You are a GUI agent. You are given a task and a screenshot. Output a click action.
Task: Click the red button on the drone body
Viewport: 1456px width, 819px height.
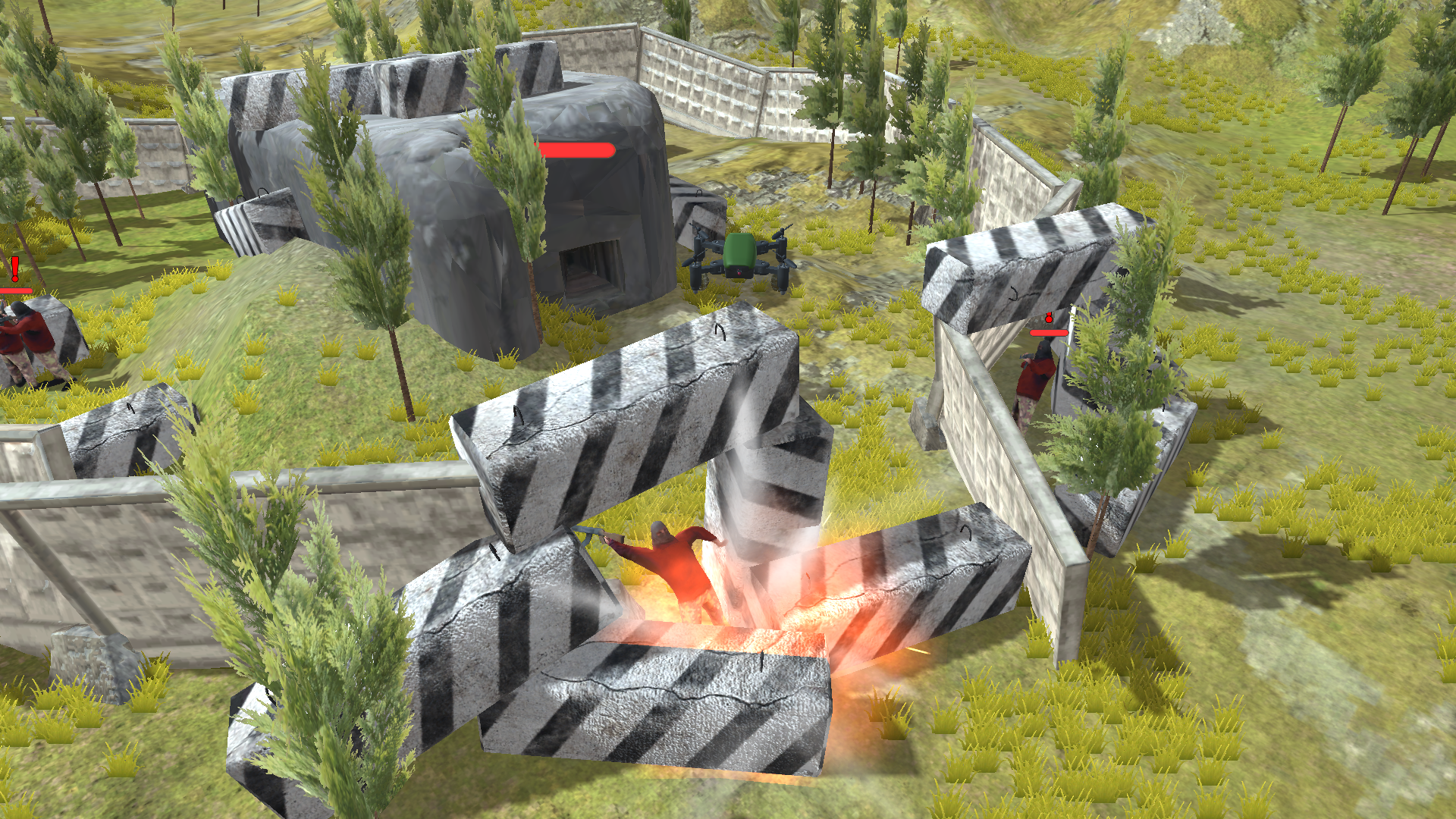[x=739, y=274]
